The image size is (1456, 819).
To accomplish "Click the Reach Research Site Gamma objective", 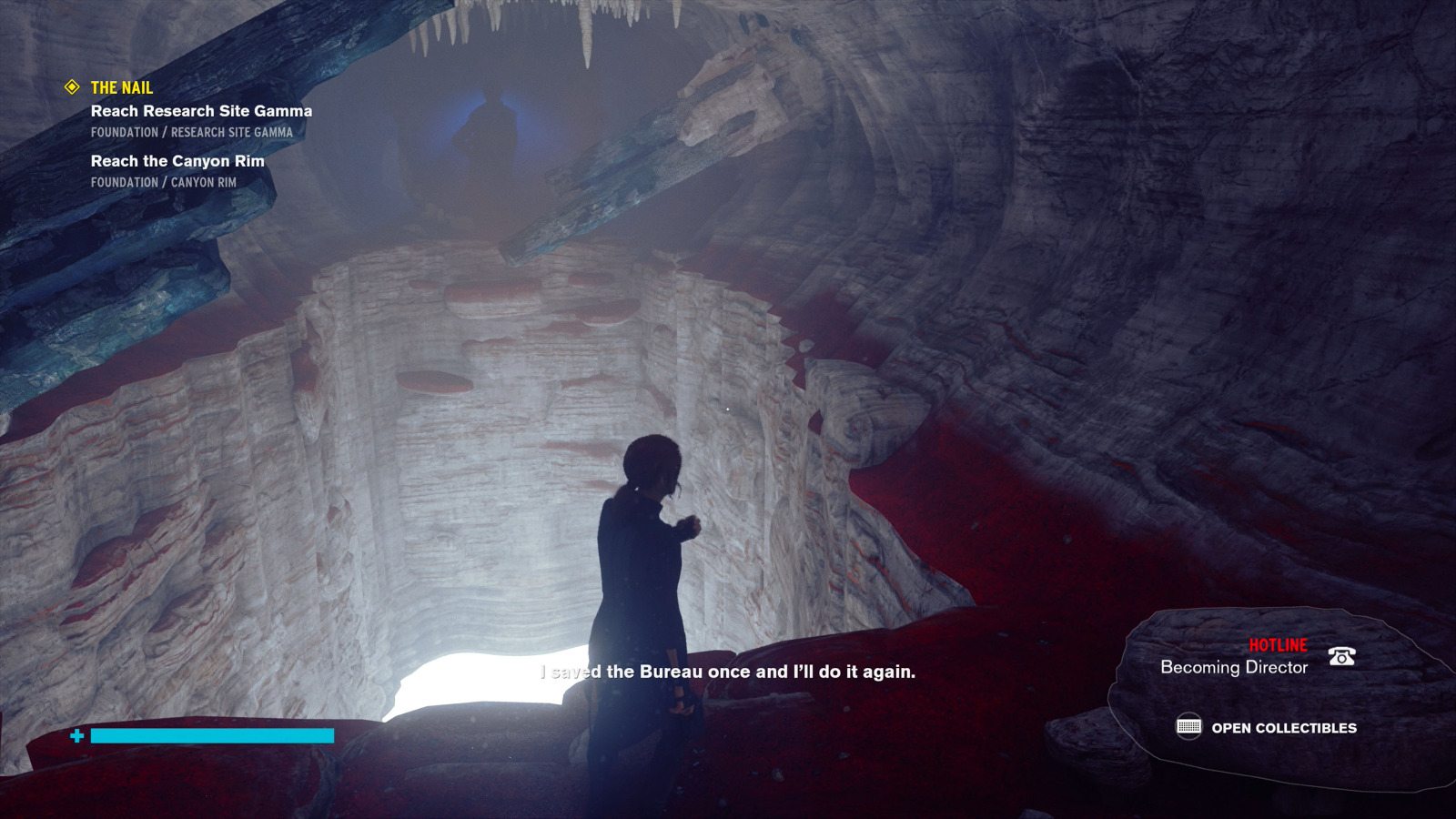I will click(201, 111).
